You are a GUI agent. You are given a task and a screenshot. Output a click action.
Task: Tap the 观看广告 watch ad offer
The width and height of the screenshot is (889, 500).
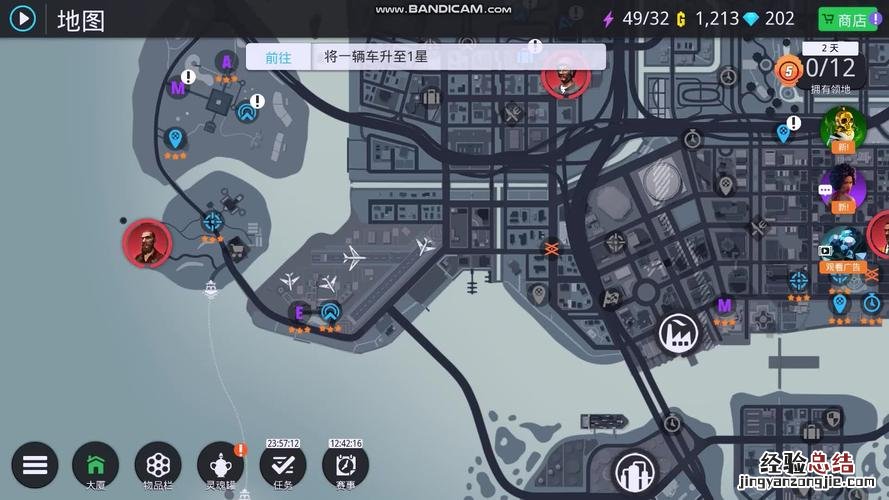[x=842, y=248]
